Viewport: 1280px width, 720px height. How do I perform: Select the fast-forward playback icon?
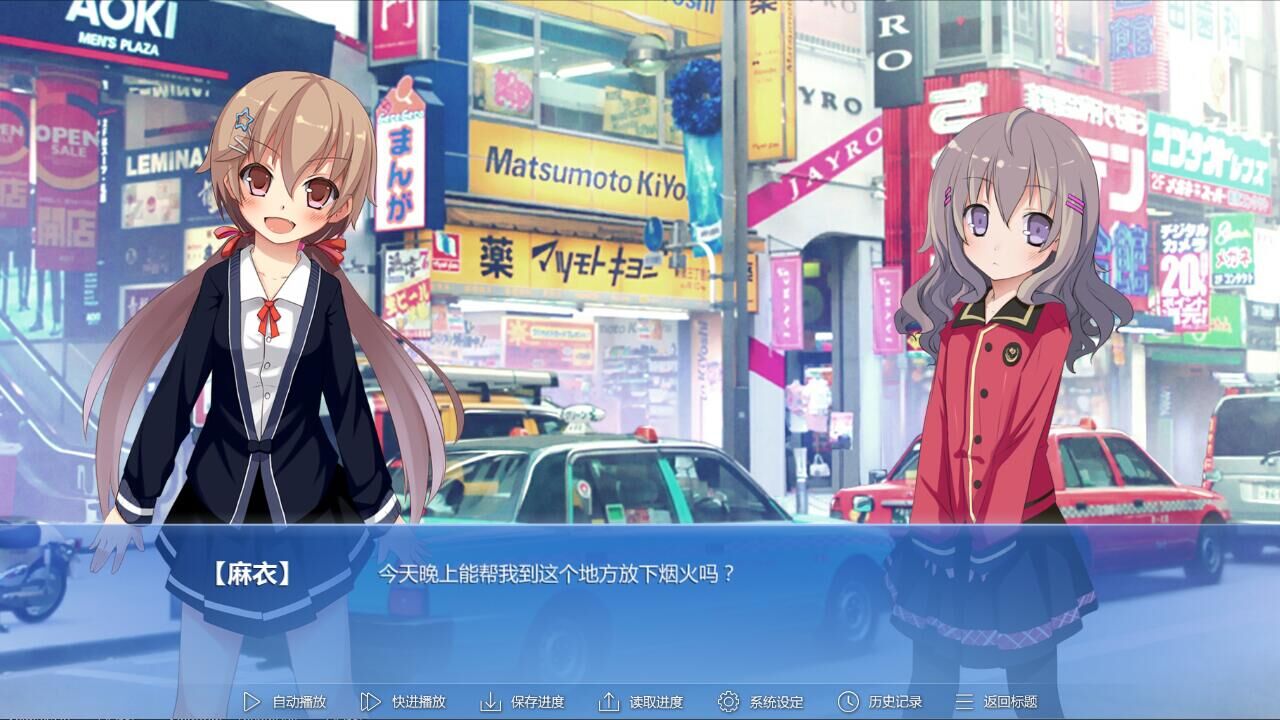(371, 702)
